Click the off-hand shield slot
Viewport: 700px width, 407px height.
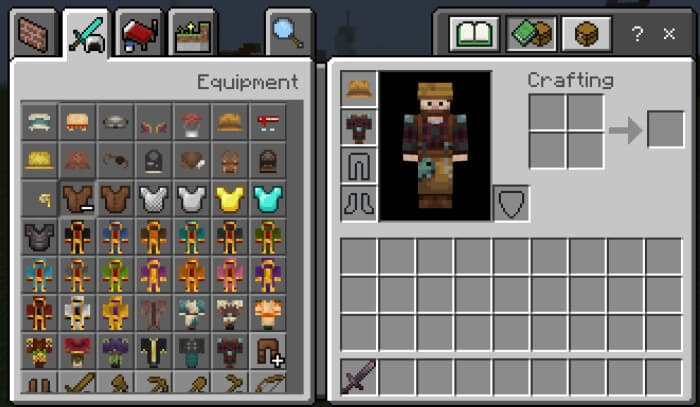[511, 204]
